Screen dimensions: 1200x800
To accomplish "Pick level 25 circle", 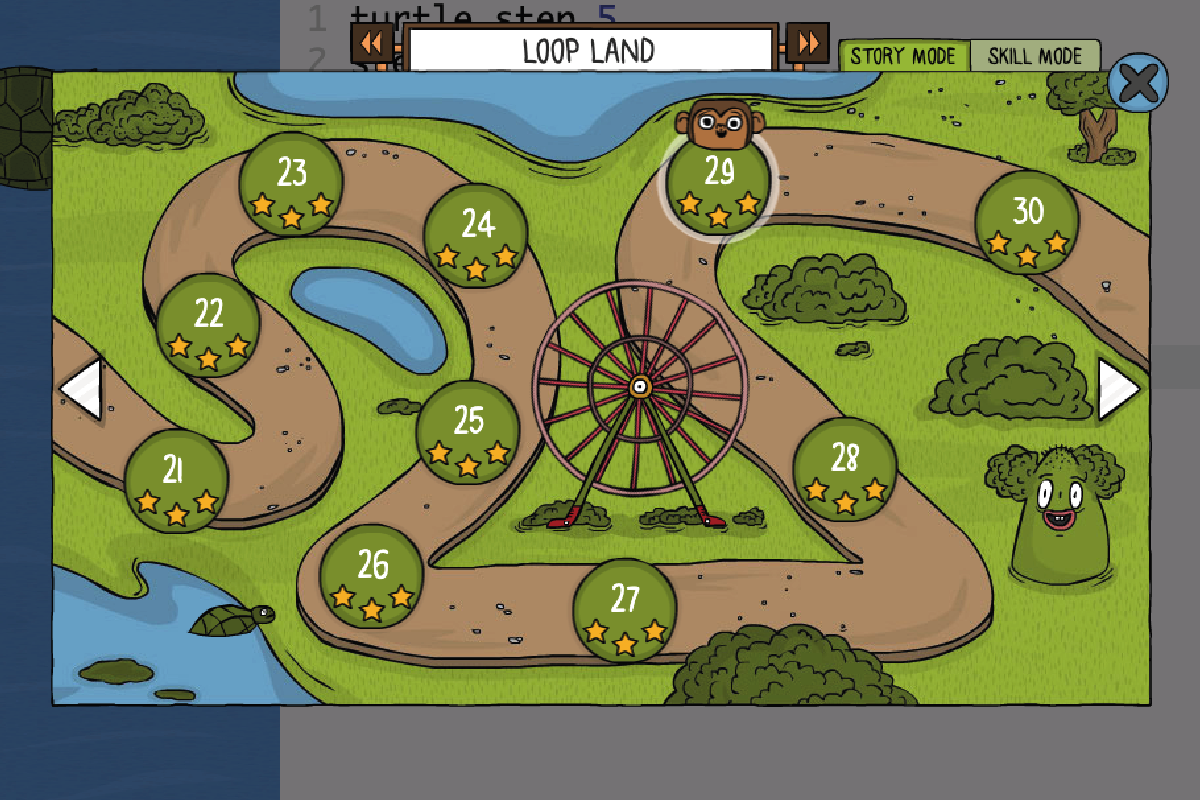I will click(468, 433).
